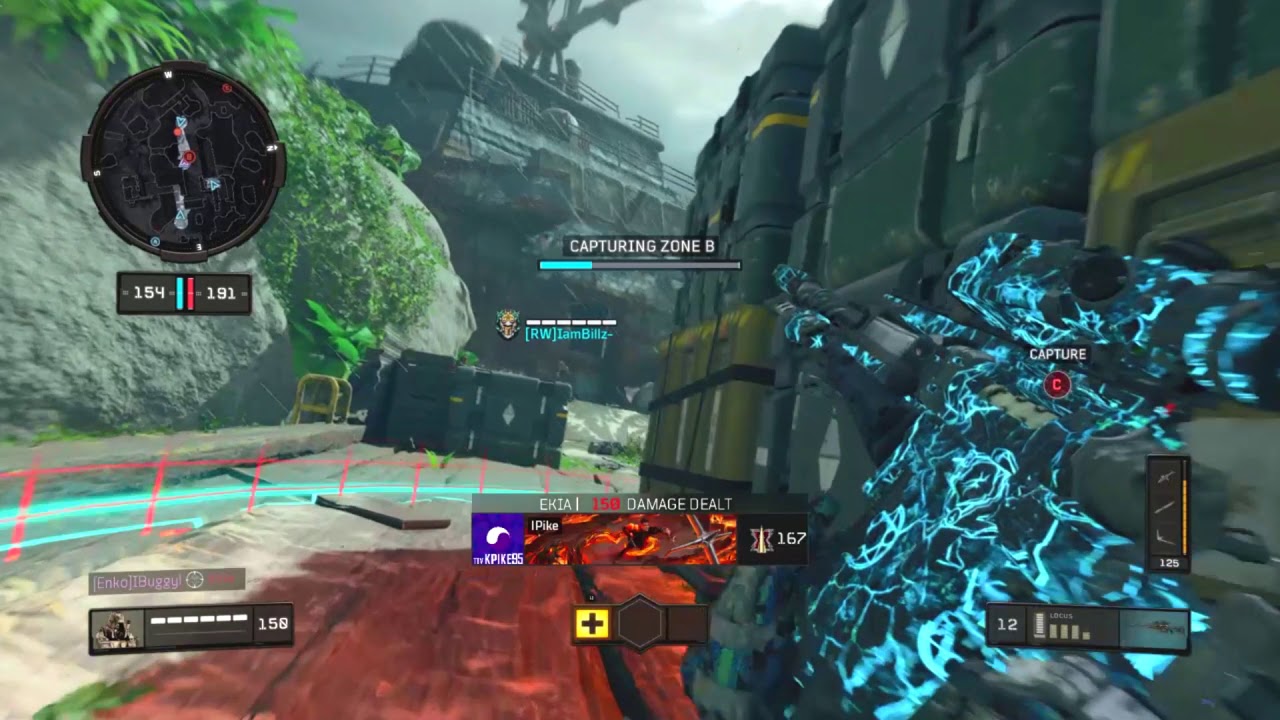This screenshot has width=1280, height=720.
Task: Click the purple KPIKE95 player emblem
Action: click(x=498, y=539)
